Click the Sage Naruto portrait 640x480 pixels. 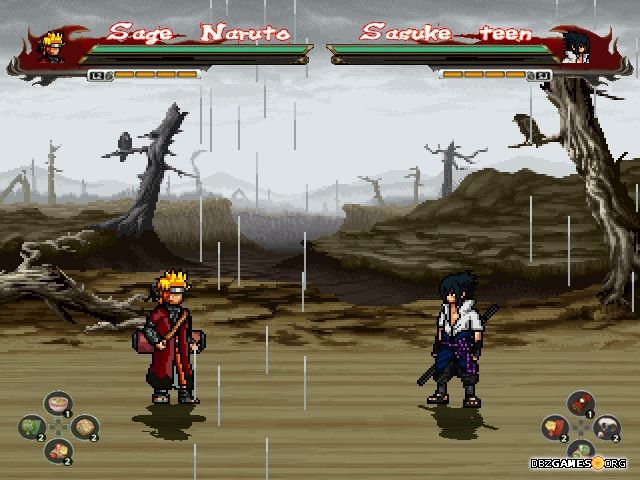pyautogui.click(x=50, y=45)
